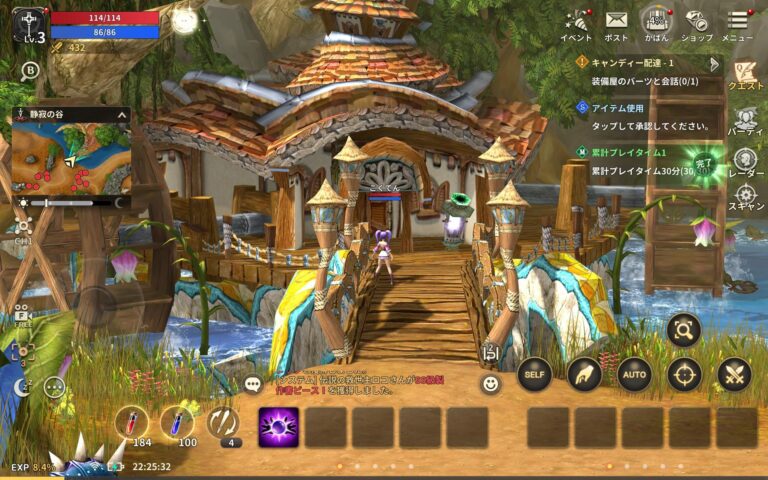The width and height of the screenshot is (768, 480).
Task: Use the blue mana potion
Action: [x=180, y=424]
